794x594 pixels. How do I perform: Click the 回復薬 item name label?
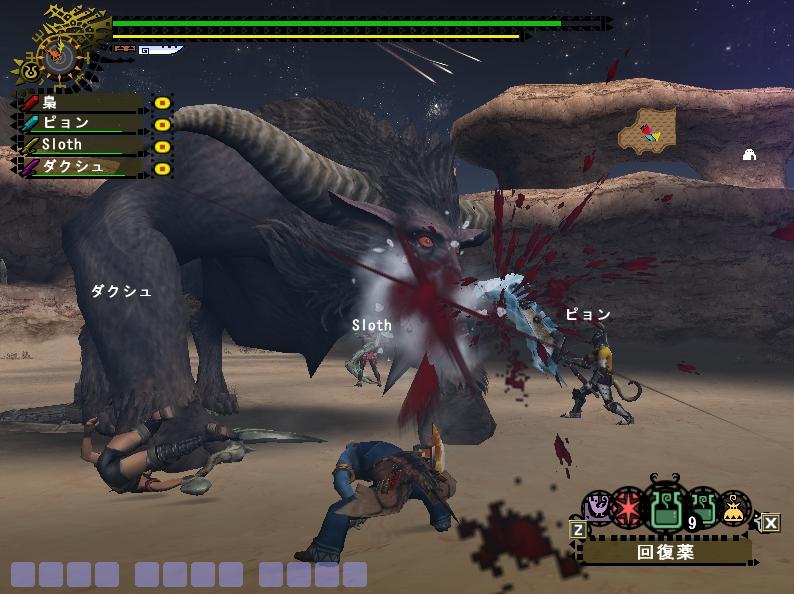[x=666, y=550]
